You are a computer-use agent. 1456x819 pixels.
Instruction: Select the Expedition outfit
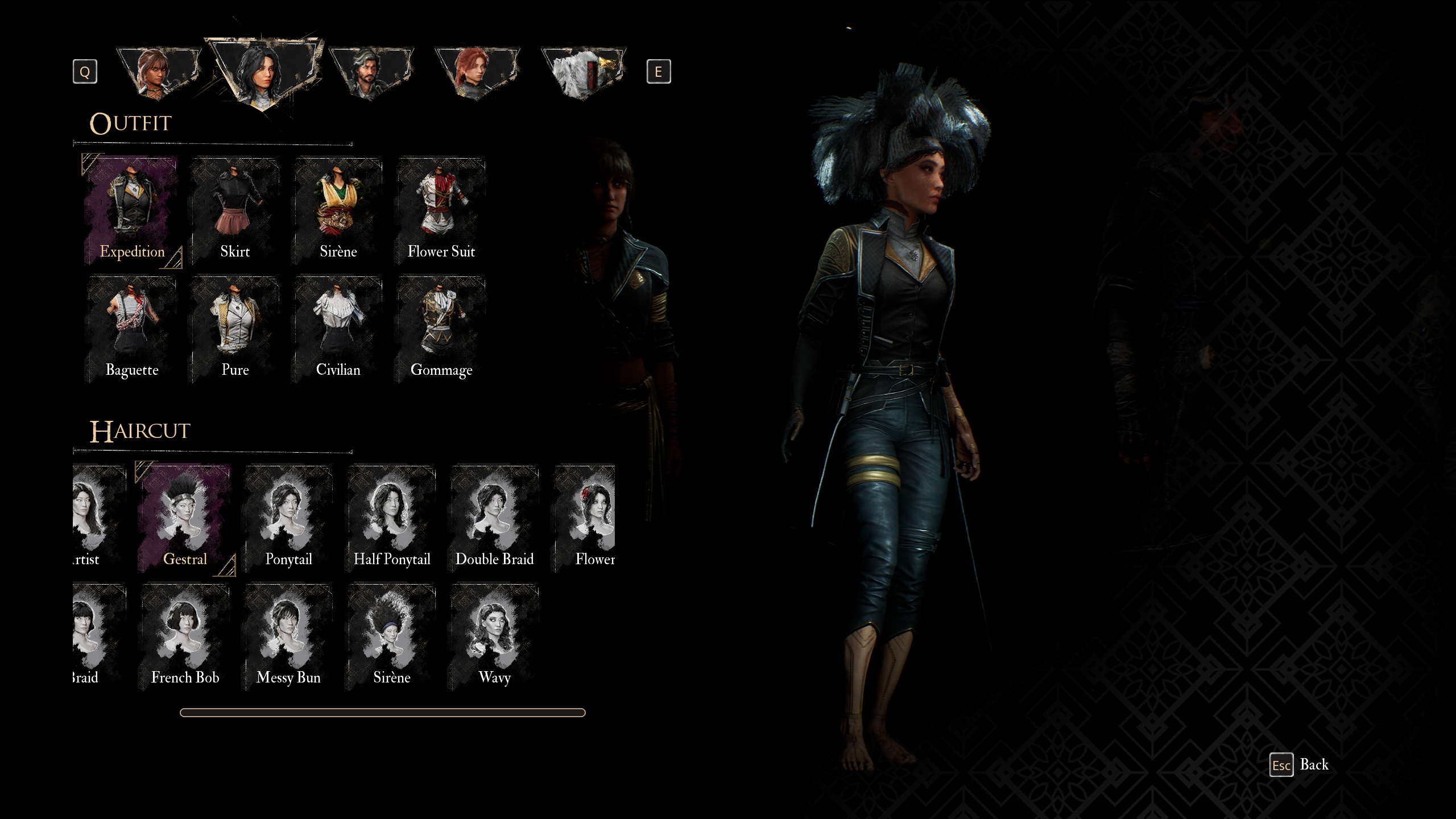pos(131,211)
